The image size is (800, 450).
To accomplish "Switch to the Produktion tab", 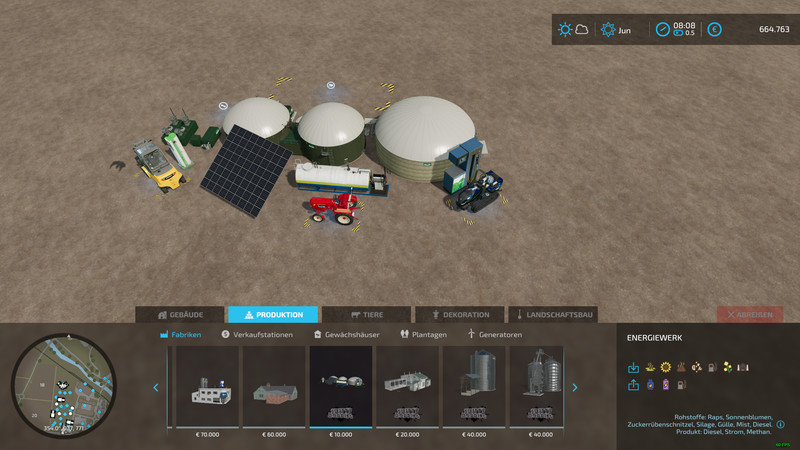I will tap(273, 314).
